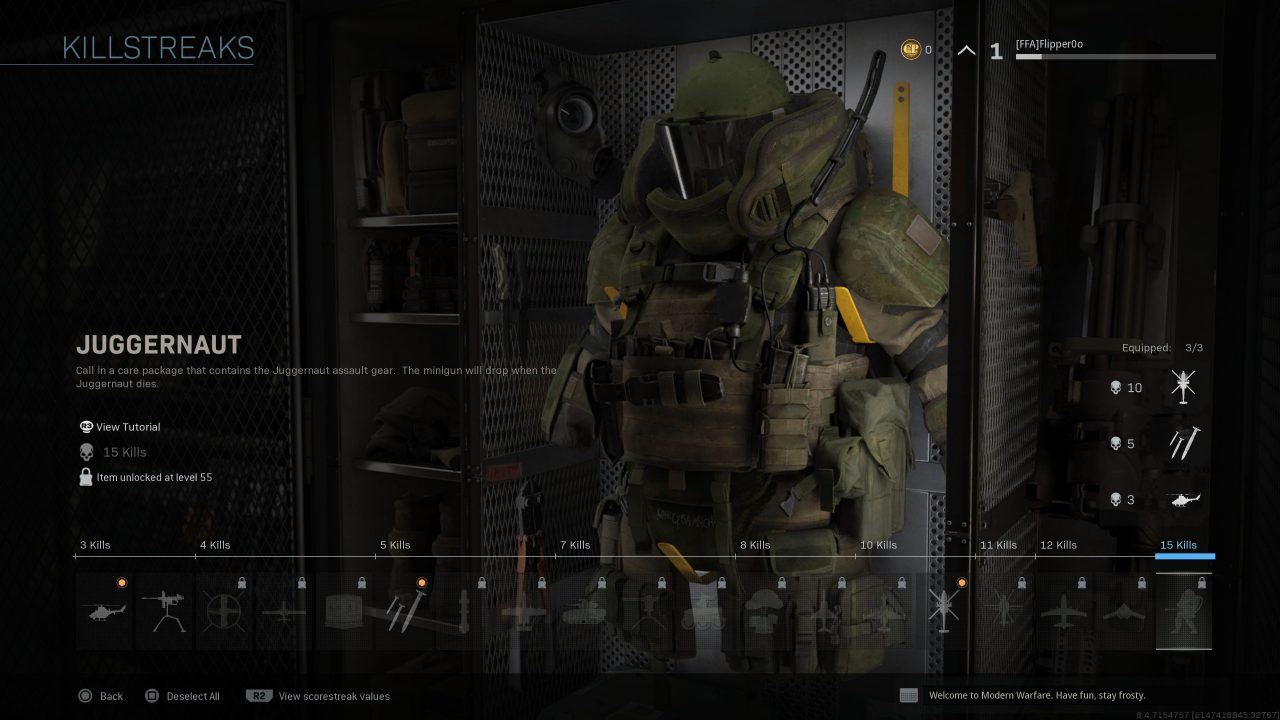Select the locked UAV drone under 4 Kills
The height and width of the screenshot is (720, 1280).
click(x=284, y=611)
